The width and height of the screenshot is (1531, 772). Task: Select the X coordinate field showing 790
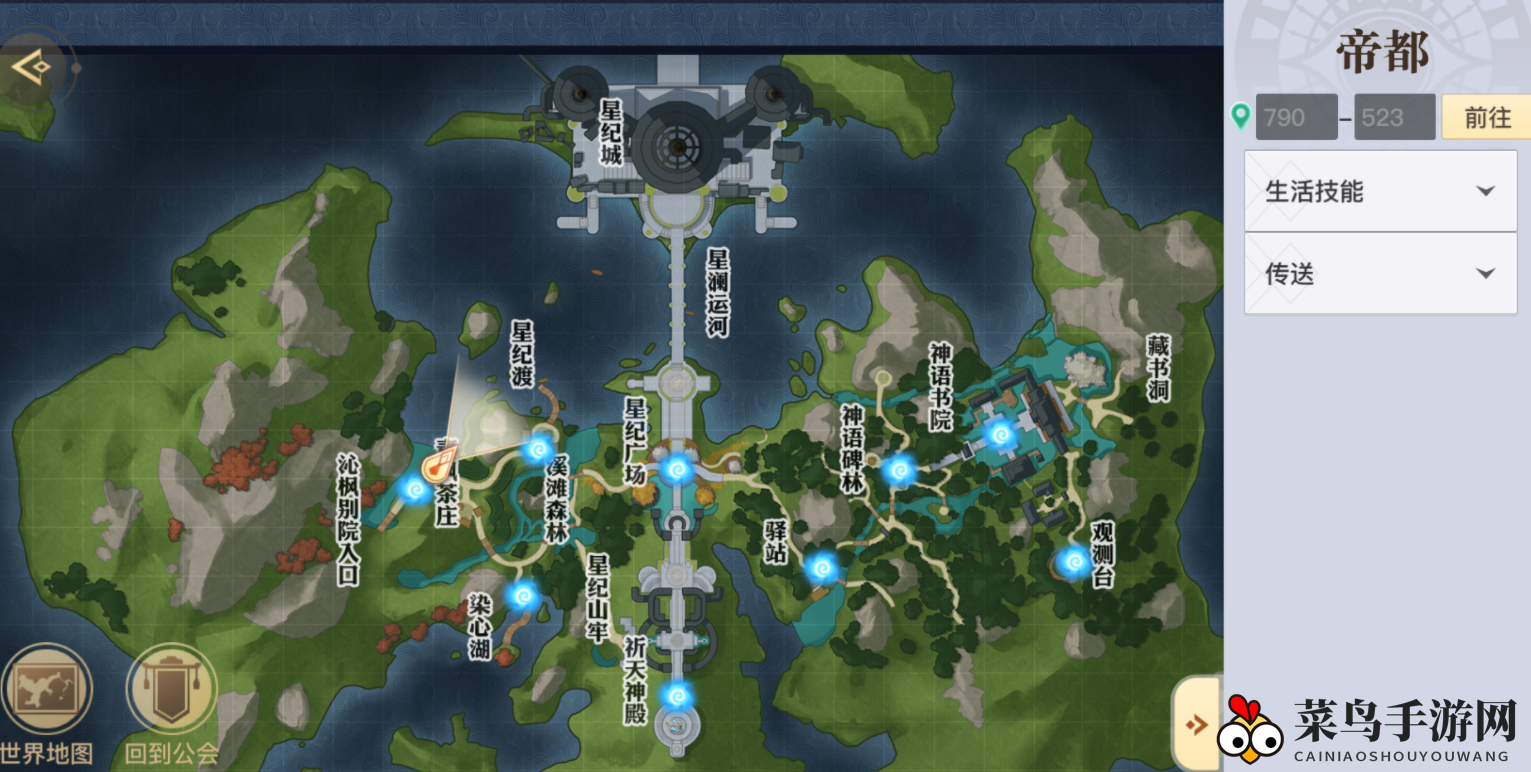1296,118
